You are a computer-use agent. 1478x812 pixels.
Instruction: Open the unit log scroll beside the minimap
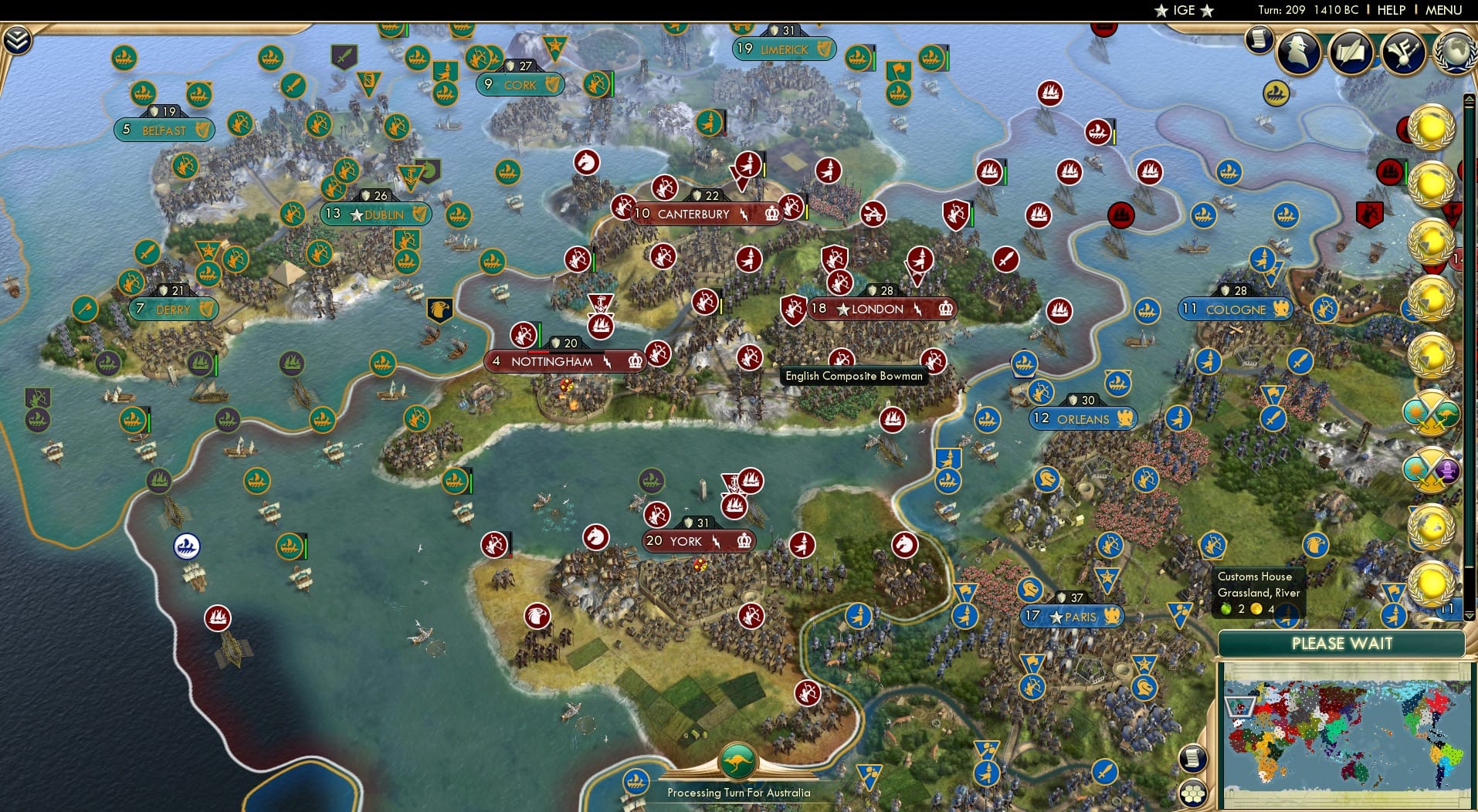pos(1192,759)
